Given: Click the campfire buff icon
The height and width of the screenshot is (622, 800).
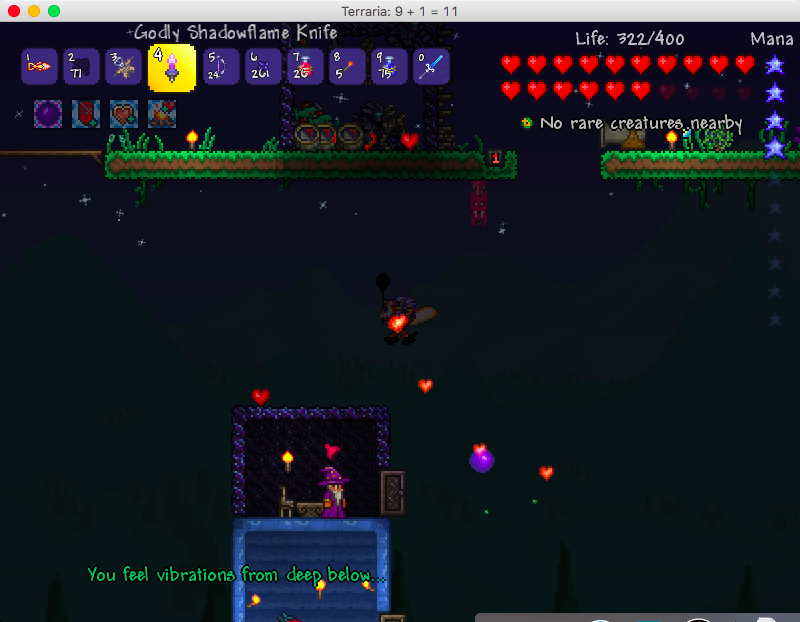Looking at the screenshot, I should [162, 114].
